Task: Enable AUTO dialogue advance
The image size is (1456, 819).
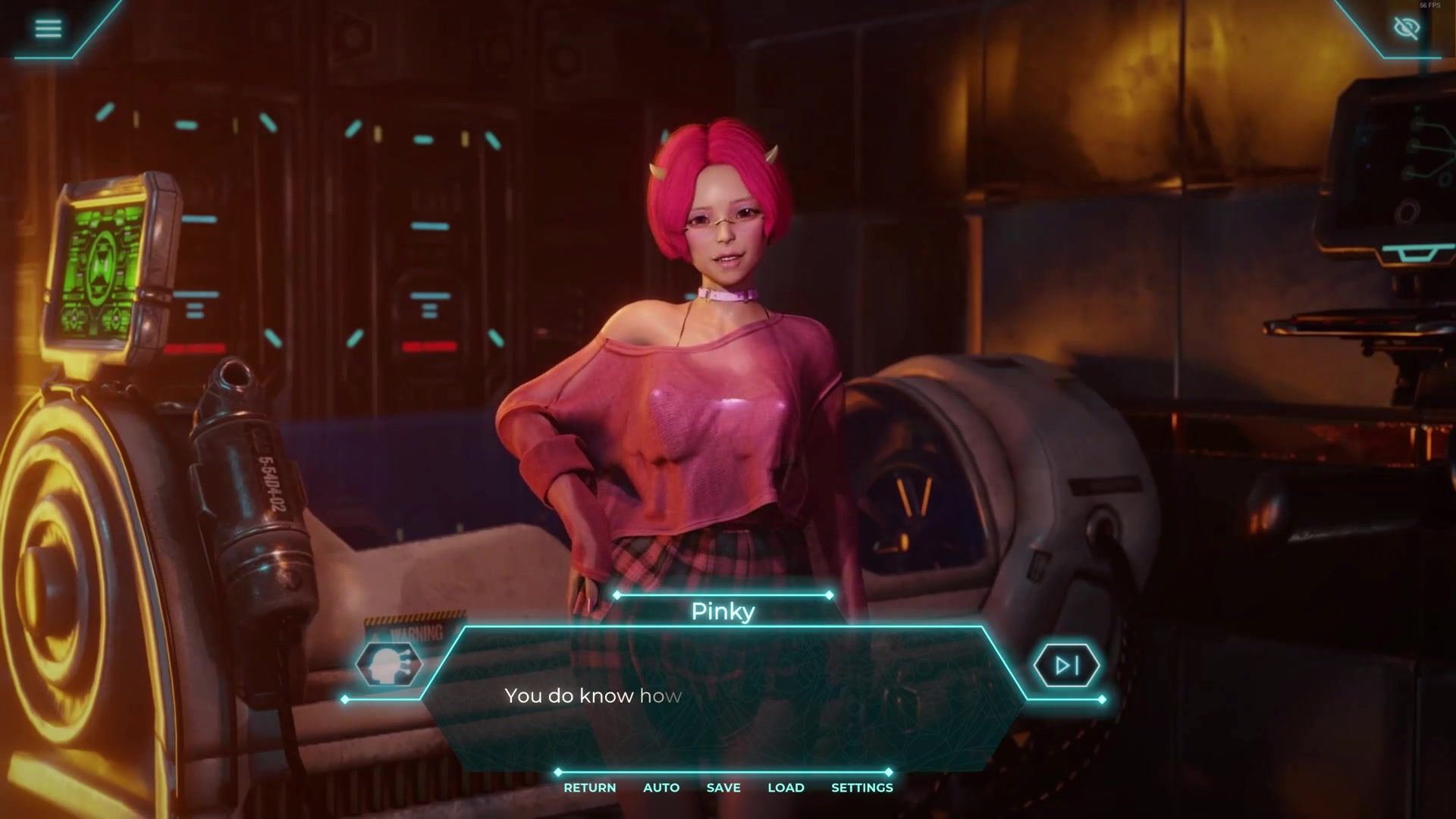Action: point(661,788)
